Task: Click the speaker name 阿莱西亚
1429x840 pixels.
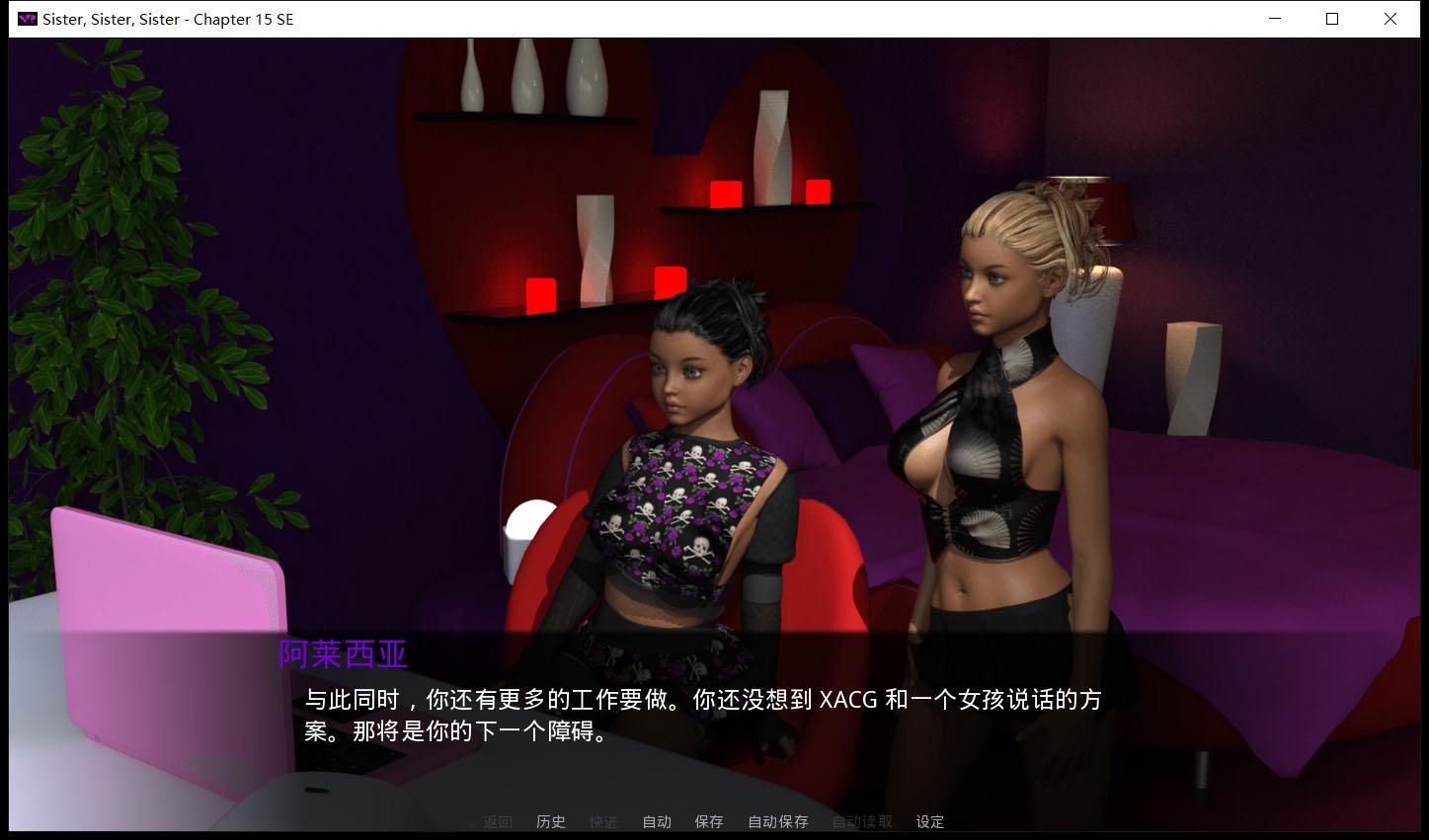Action: tap(342, 652)
